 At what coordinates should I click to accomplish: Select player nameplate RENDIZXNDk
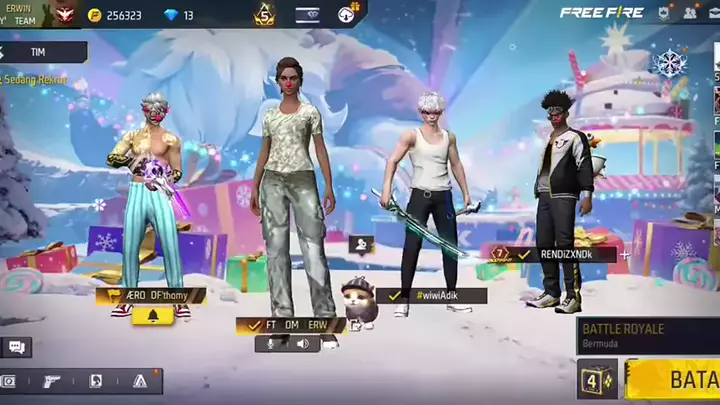[x=565, y=254]
